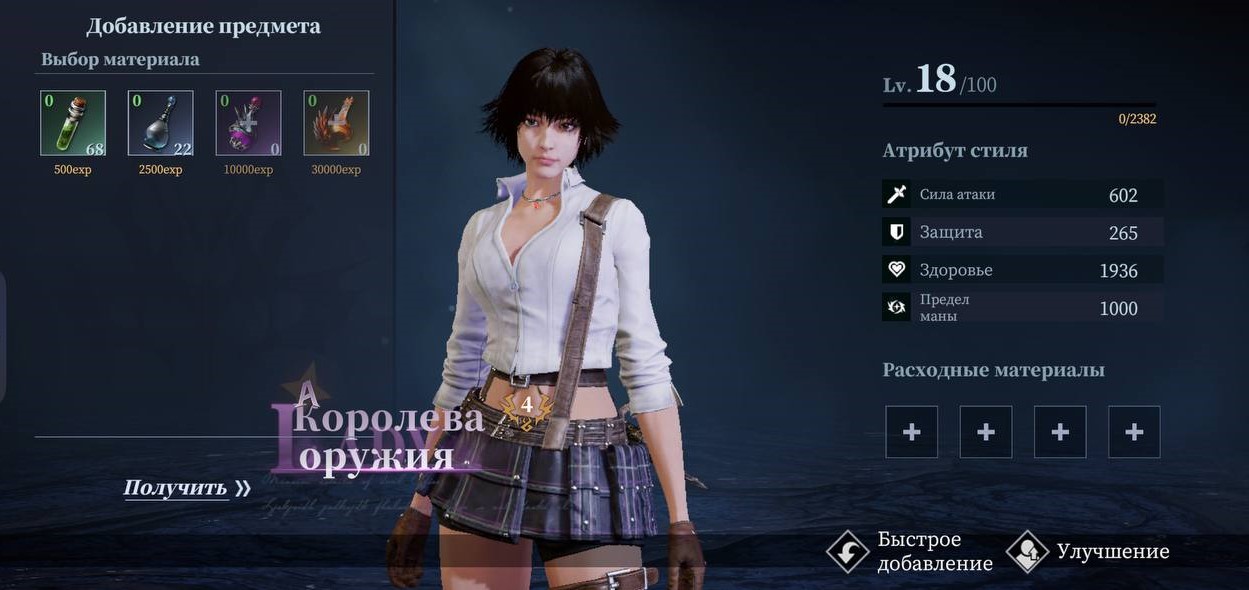This screenshot has height=590, width=1249.
Task: Pick the orange 30000exp material slot
Action: pos(337,123)
